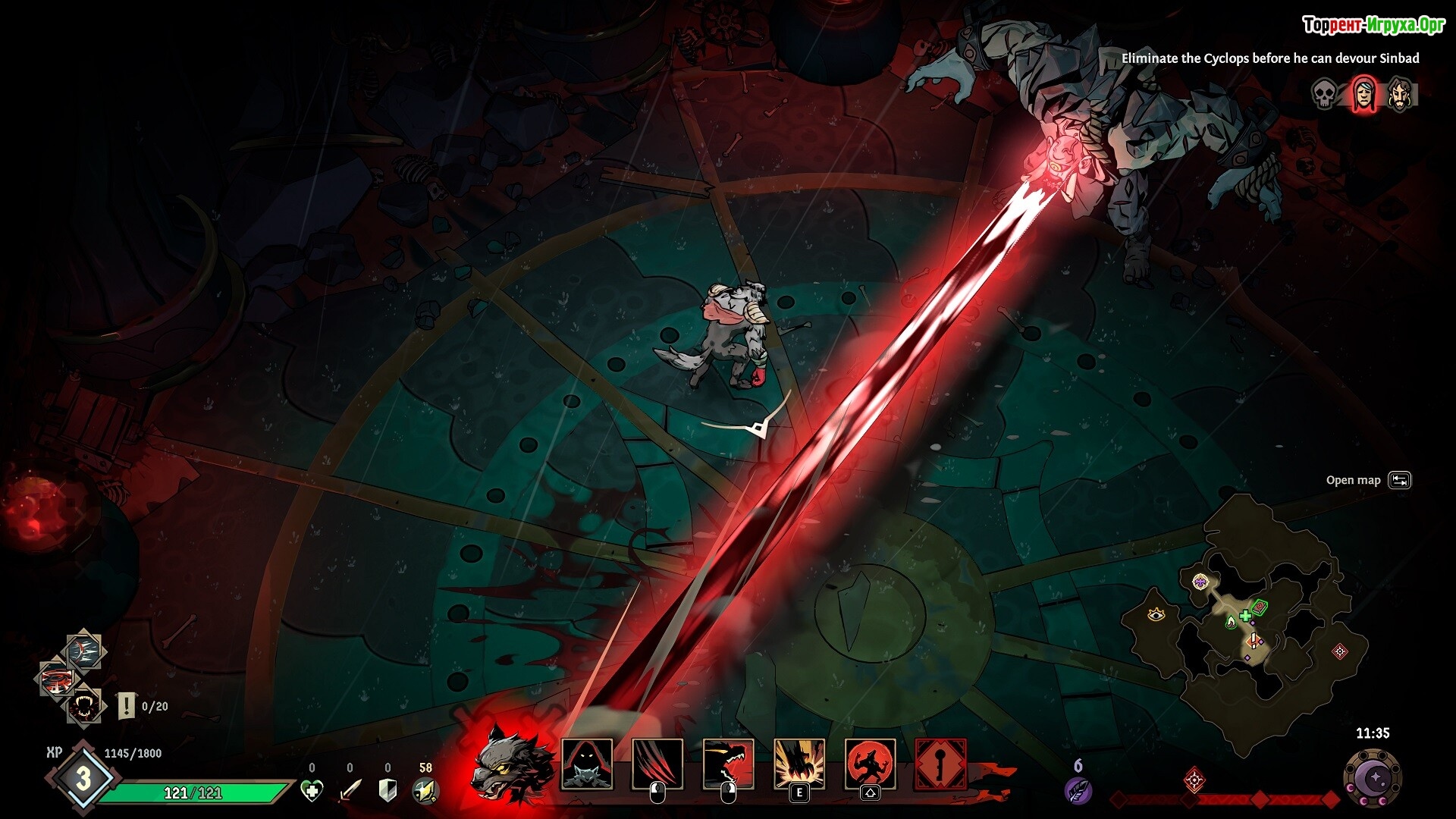Viewport: 1456px width, 819px height.
Task: Select the hooded figure ability icon
Action: pyautogui.click(x=586, y=764)
